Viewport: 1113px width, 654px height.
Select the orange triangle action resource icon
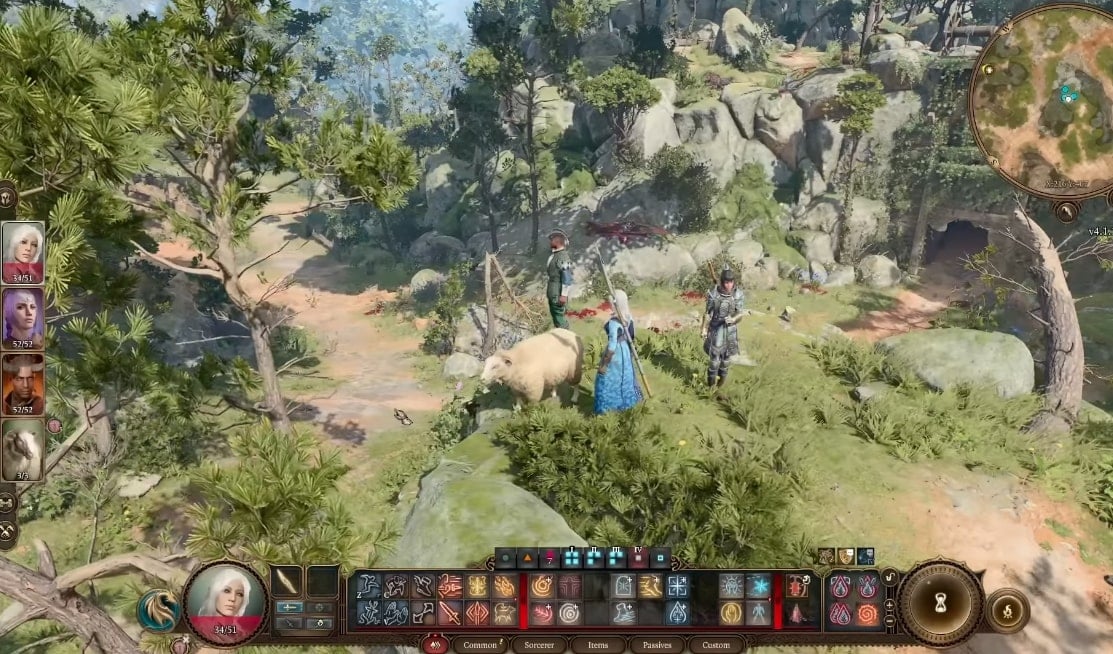(x=527, y=558)
